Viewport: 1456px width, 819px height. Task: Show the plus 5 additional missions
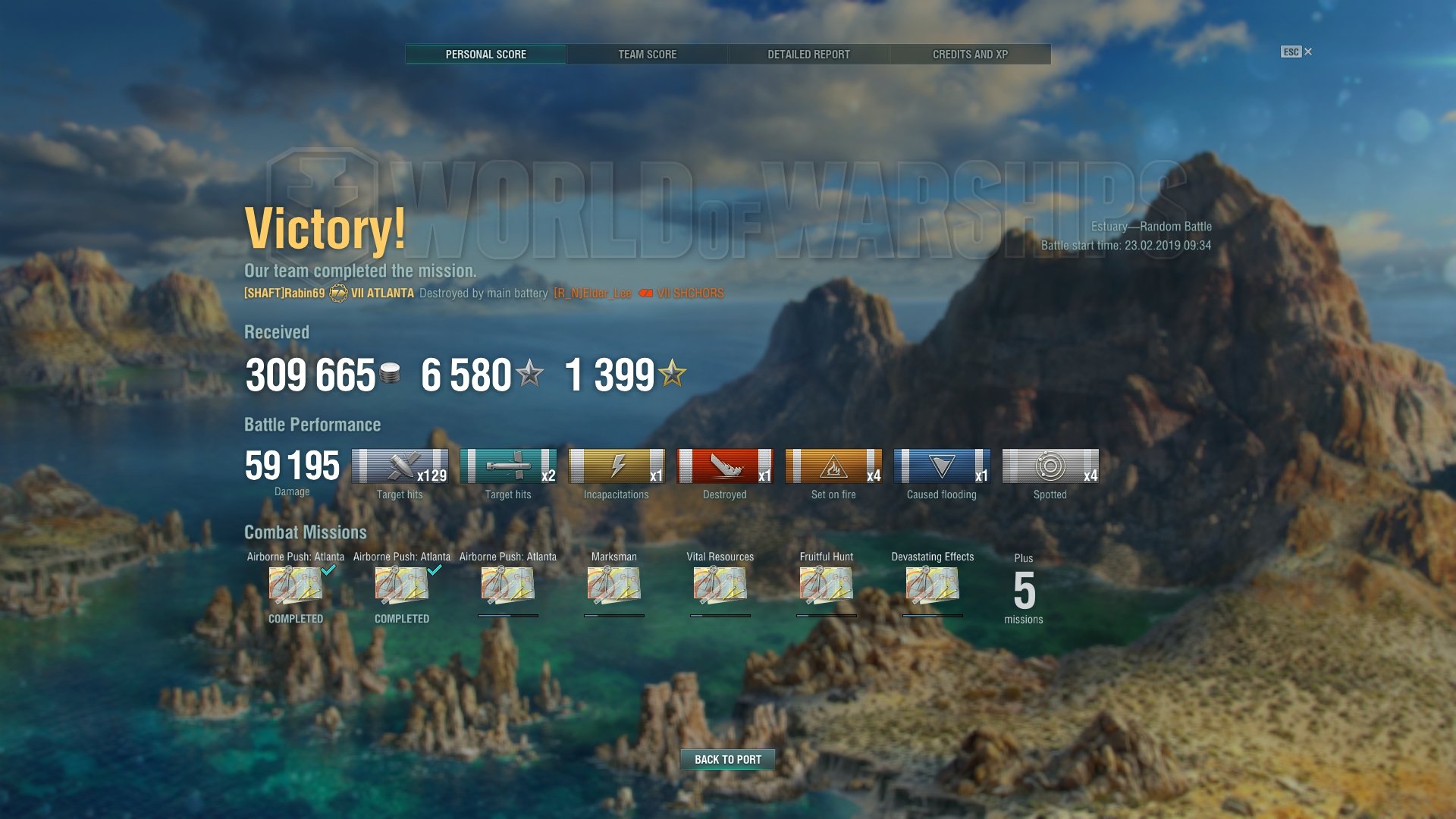point(1024,591)
